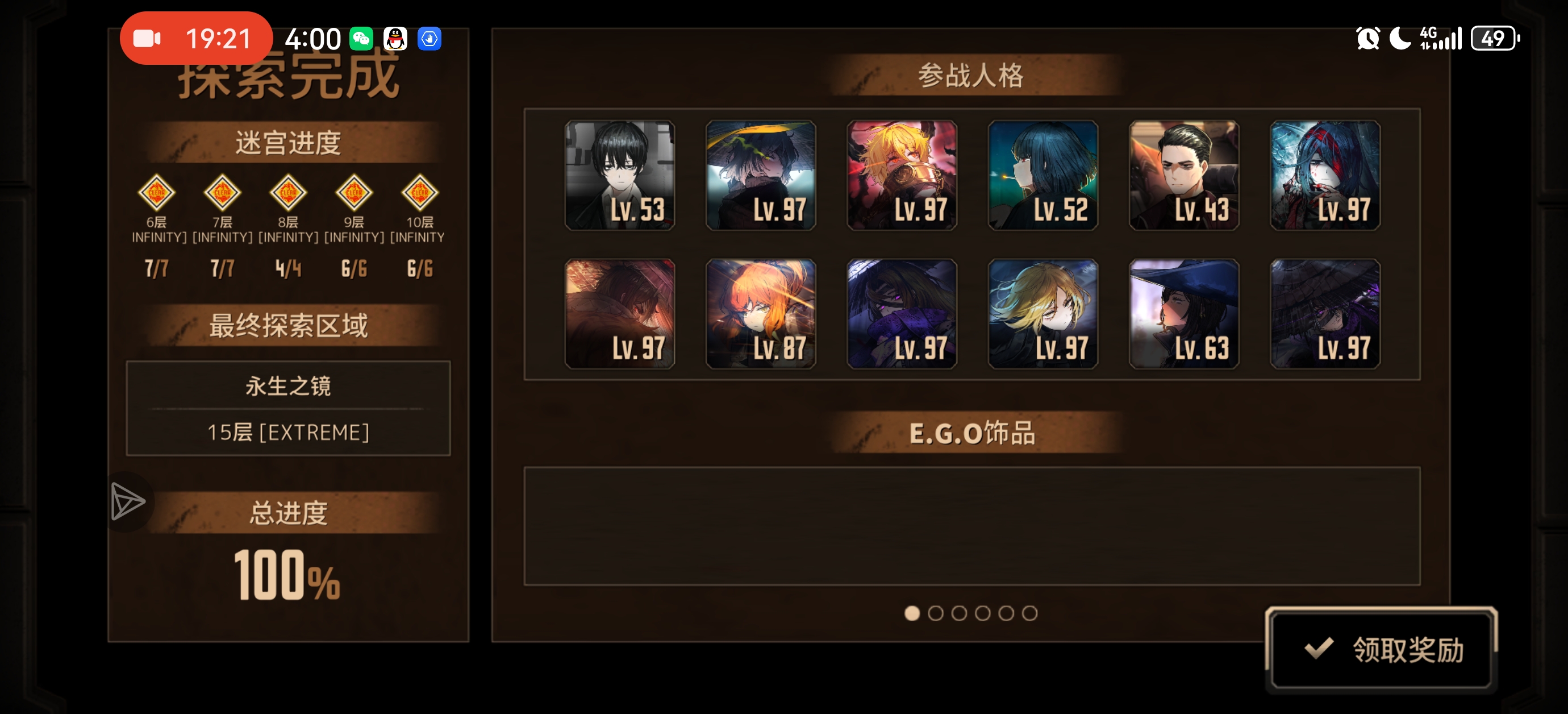Select the 6层 floor clear emblem
The image size is (1568, 714).
[x=156, y=193]
